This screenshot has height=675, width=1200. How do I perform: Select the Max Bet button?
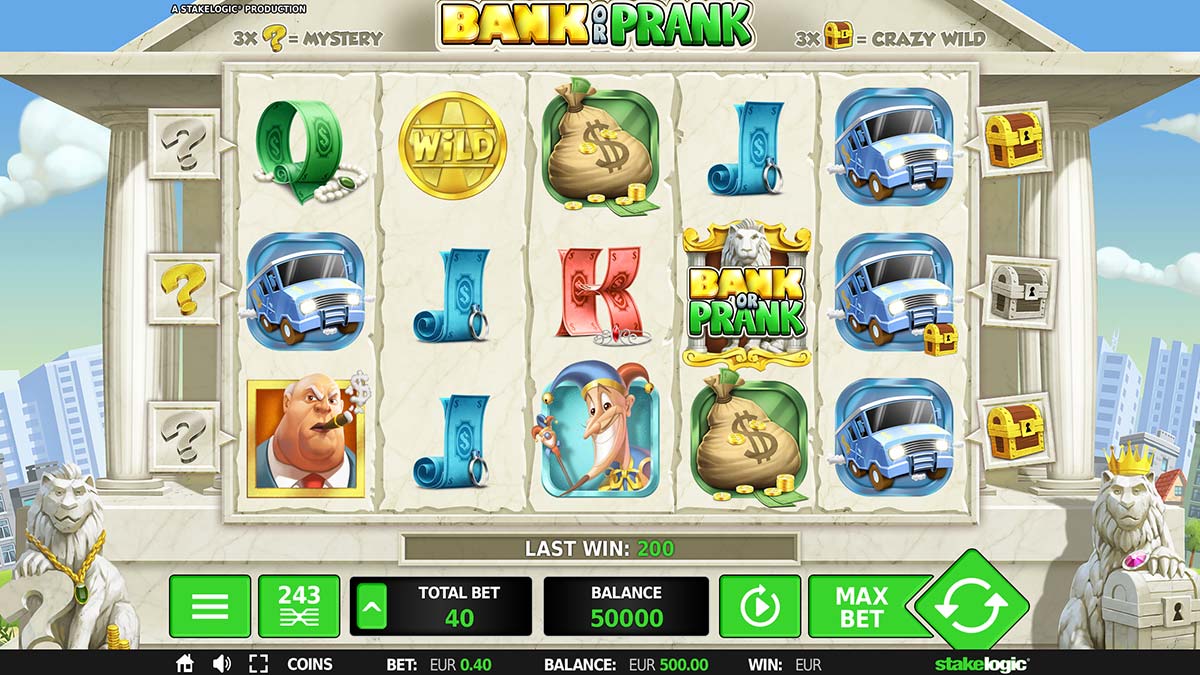(x=861, y=606)
